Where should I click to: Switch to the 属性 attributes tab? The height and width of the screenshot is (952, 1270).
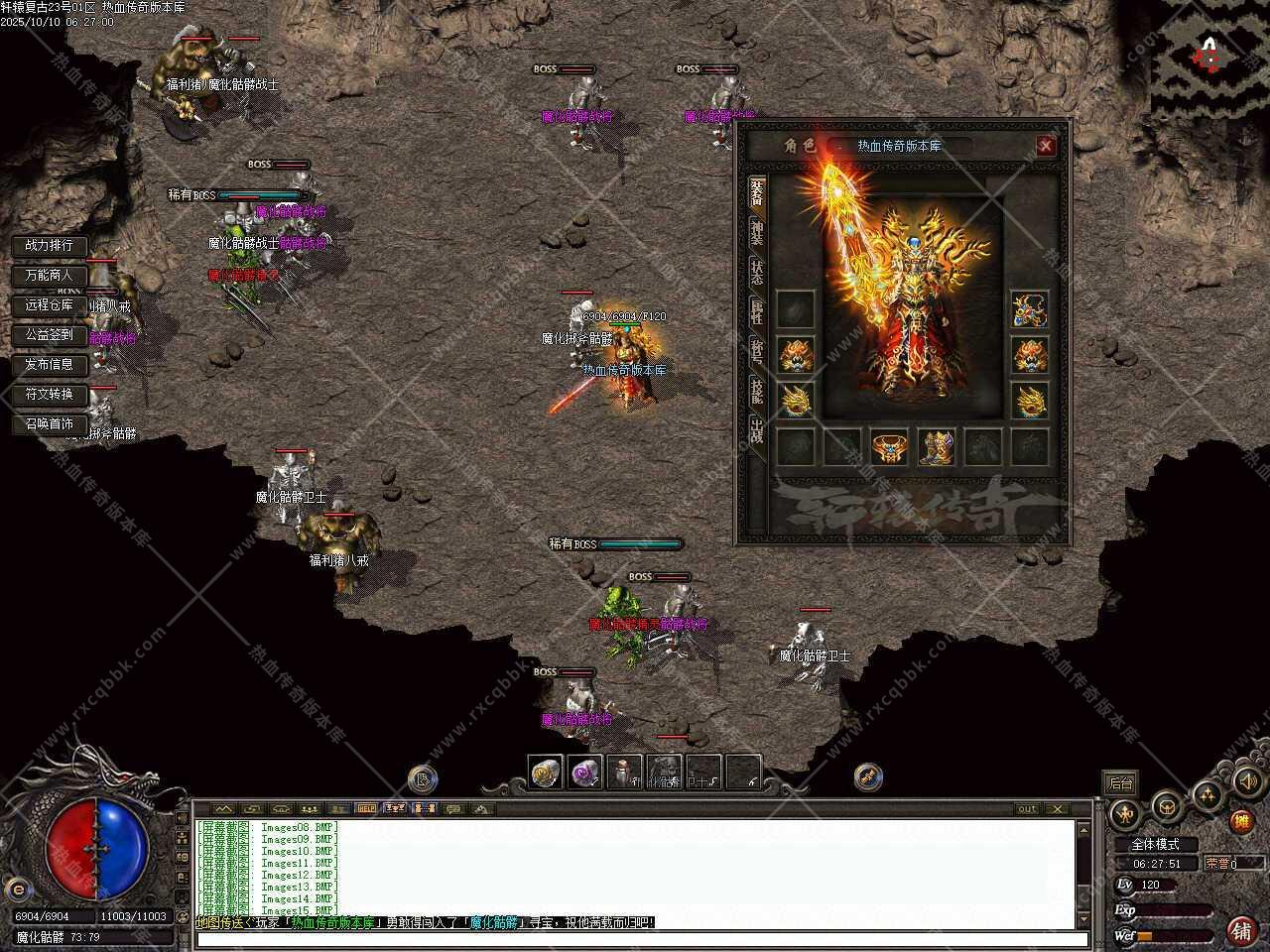pyautogui.click(x=757, y=311)
